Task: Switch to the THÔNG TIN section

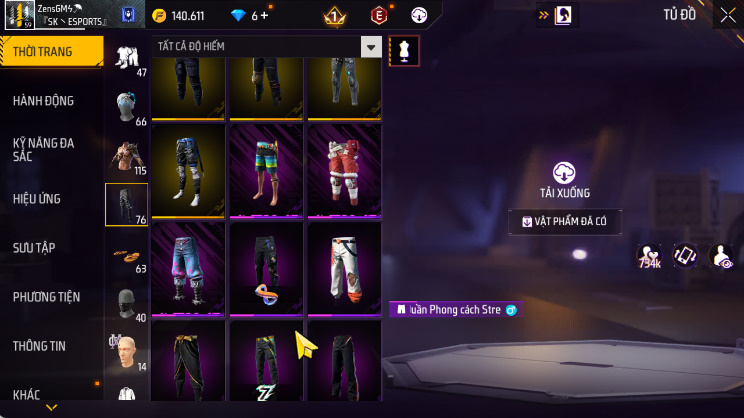Action: [40, 346]
